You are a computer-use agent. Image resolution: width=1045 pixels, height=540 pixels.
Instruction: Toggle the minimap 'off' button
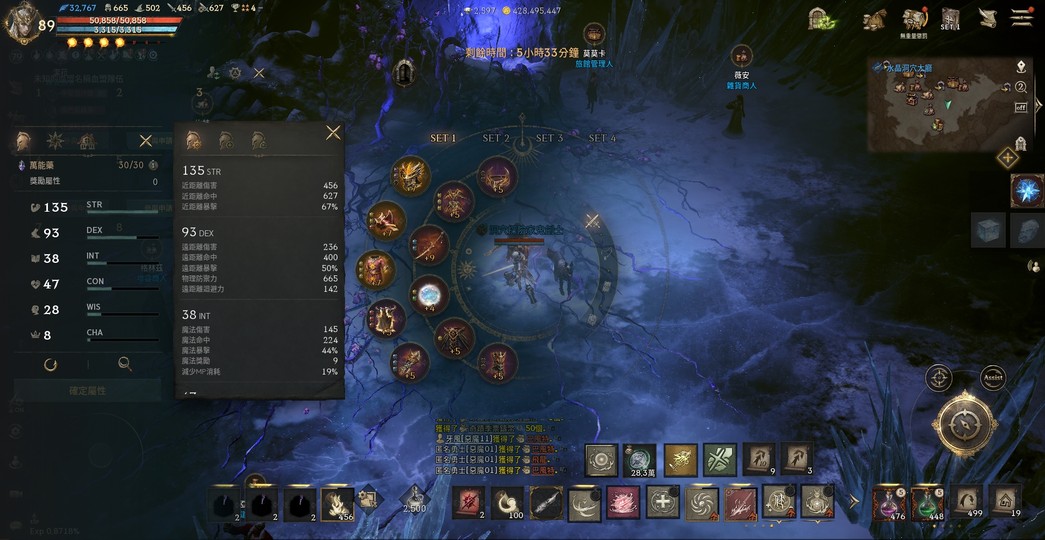1021,107
